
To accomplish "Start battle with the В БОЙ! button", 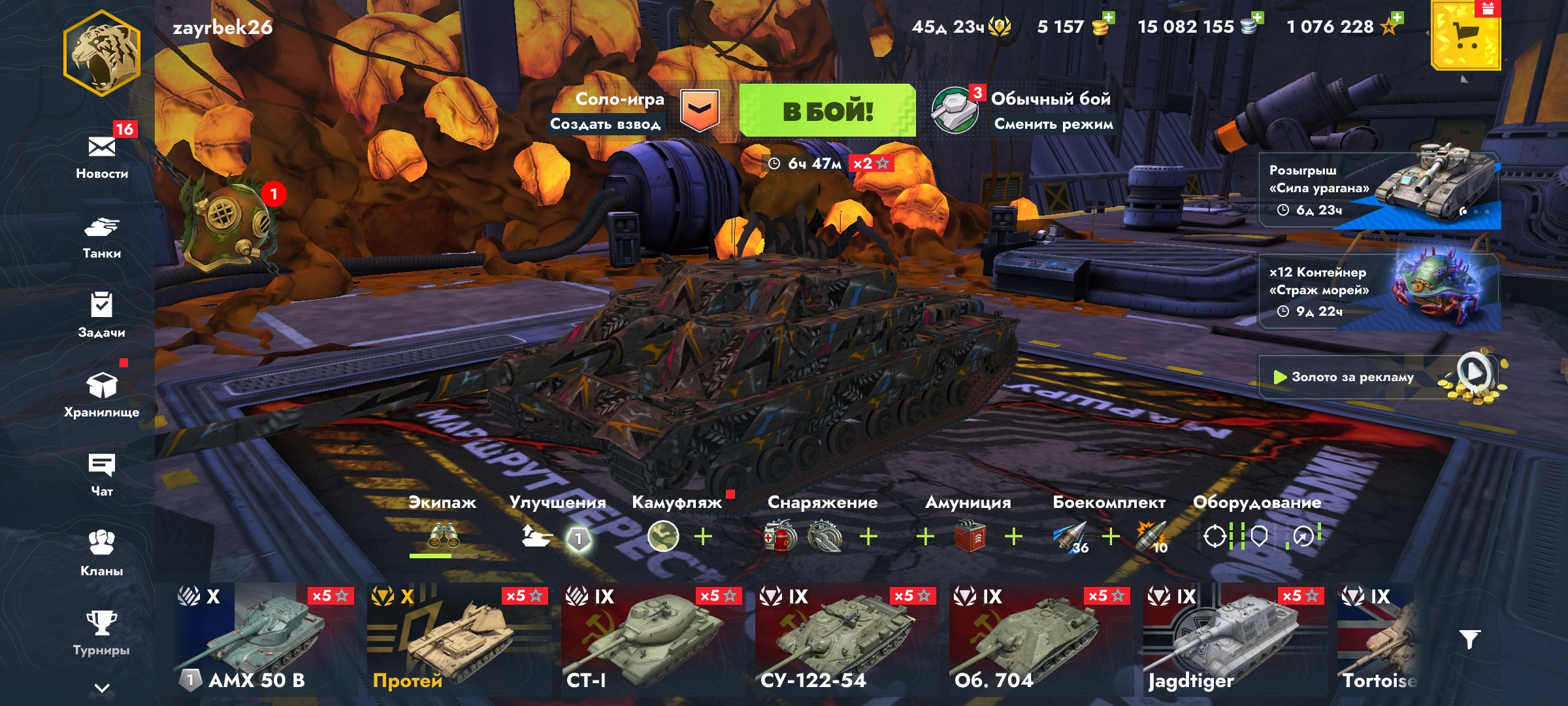I will click(x=827, y=110).
